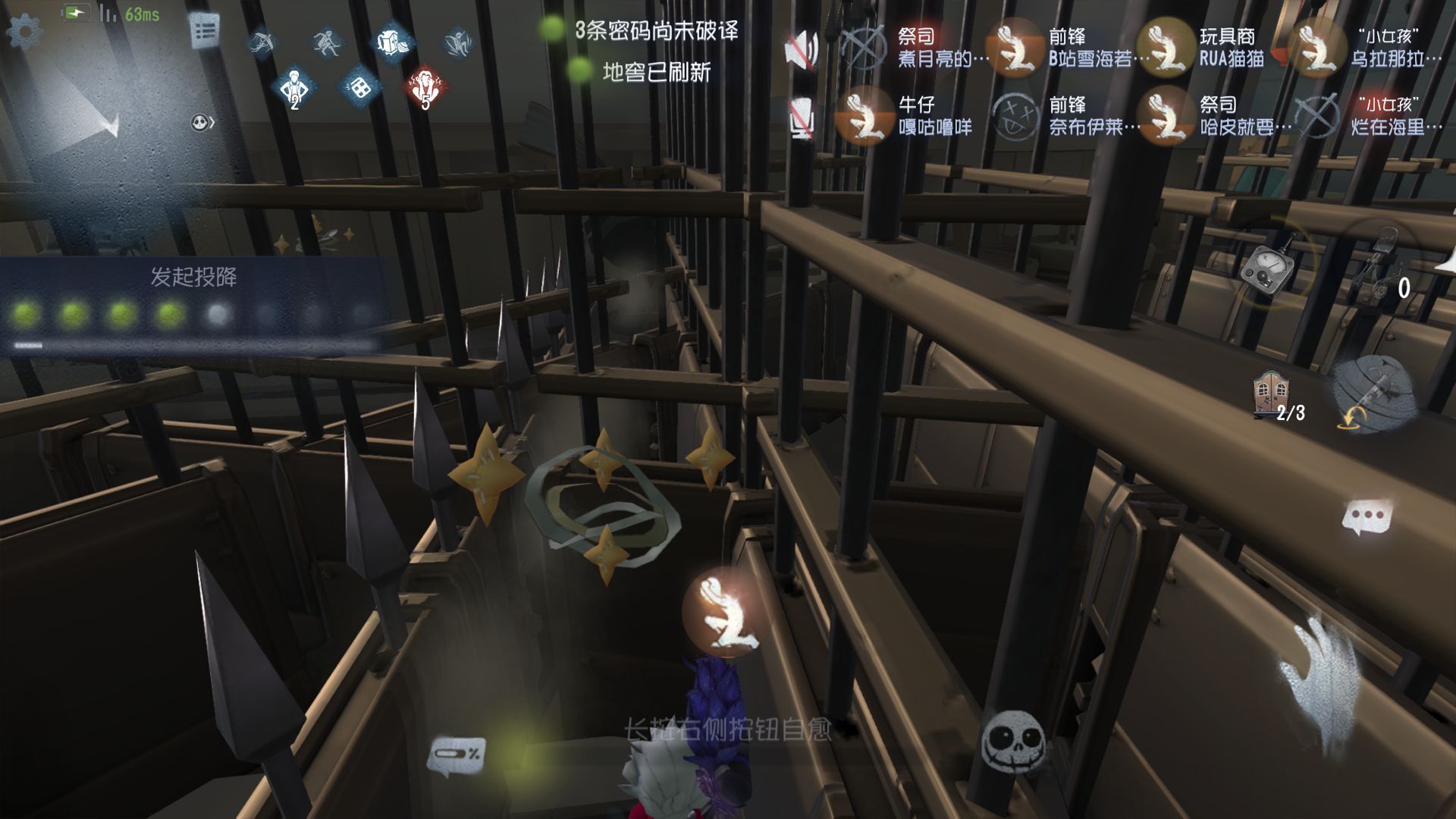Send the progress percent quick message
1456x819 pixels.
pos(457,755)
